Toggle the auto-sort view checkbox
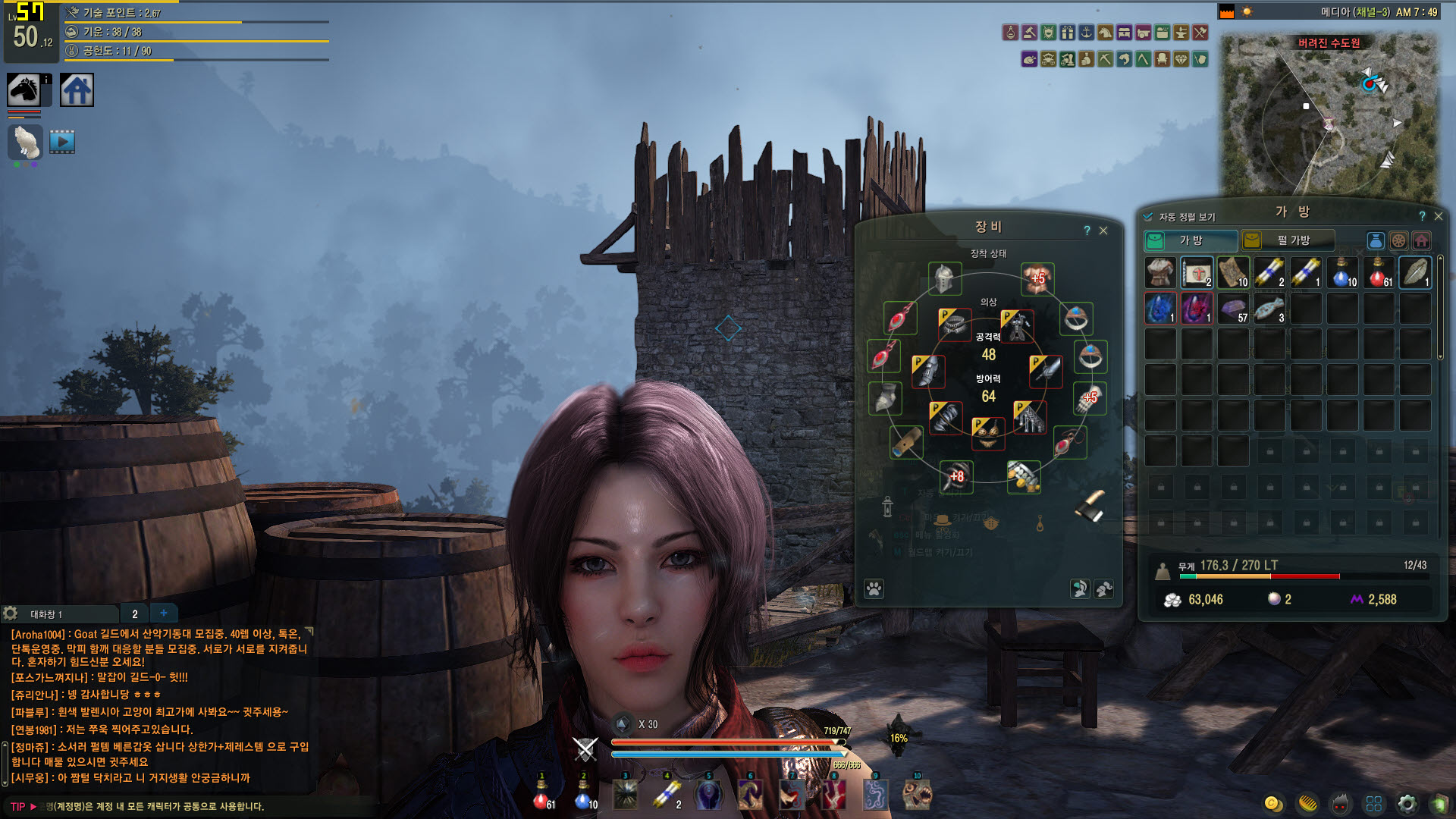 1148,217
